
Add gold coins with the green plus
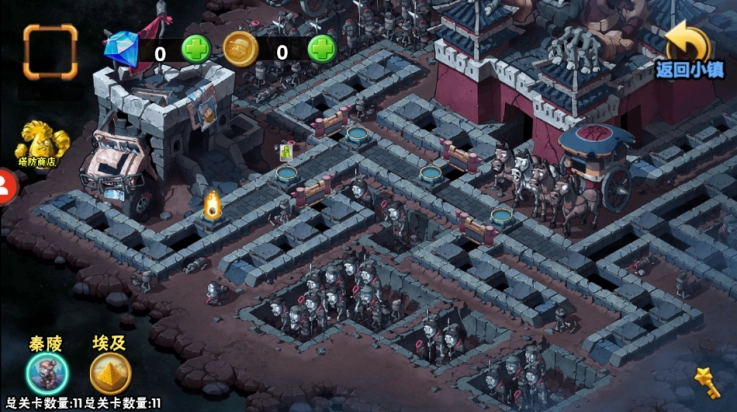pos(321,48)
